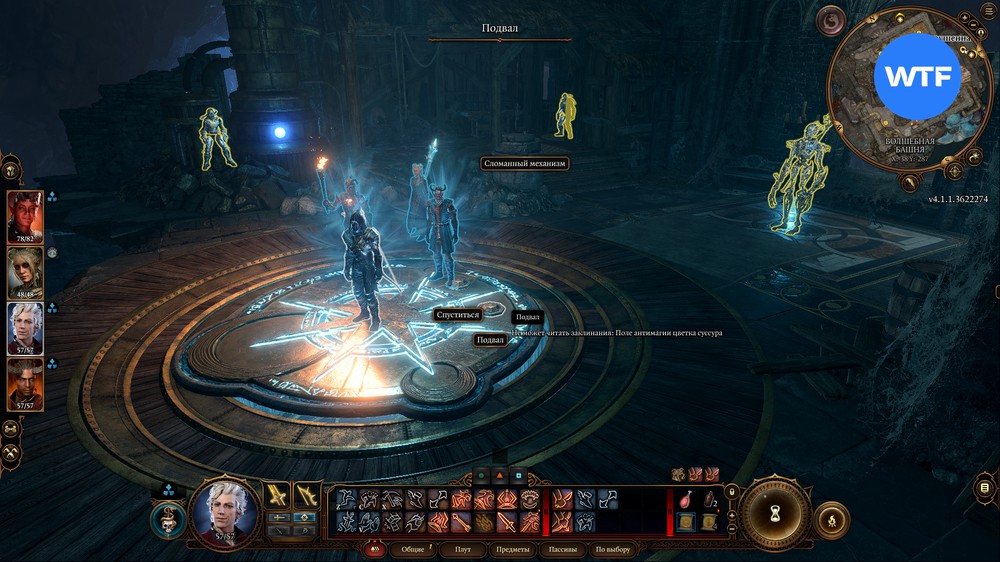Use the red healing potion slot
Viewport: 1000px width, 562px height.
(686, 498)
